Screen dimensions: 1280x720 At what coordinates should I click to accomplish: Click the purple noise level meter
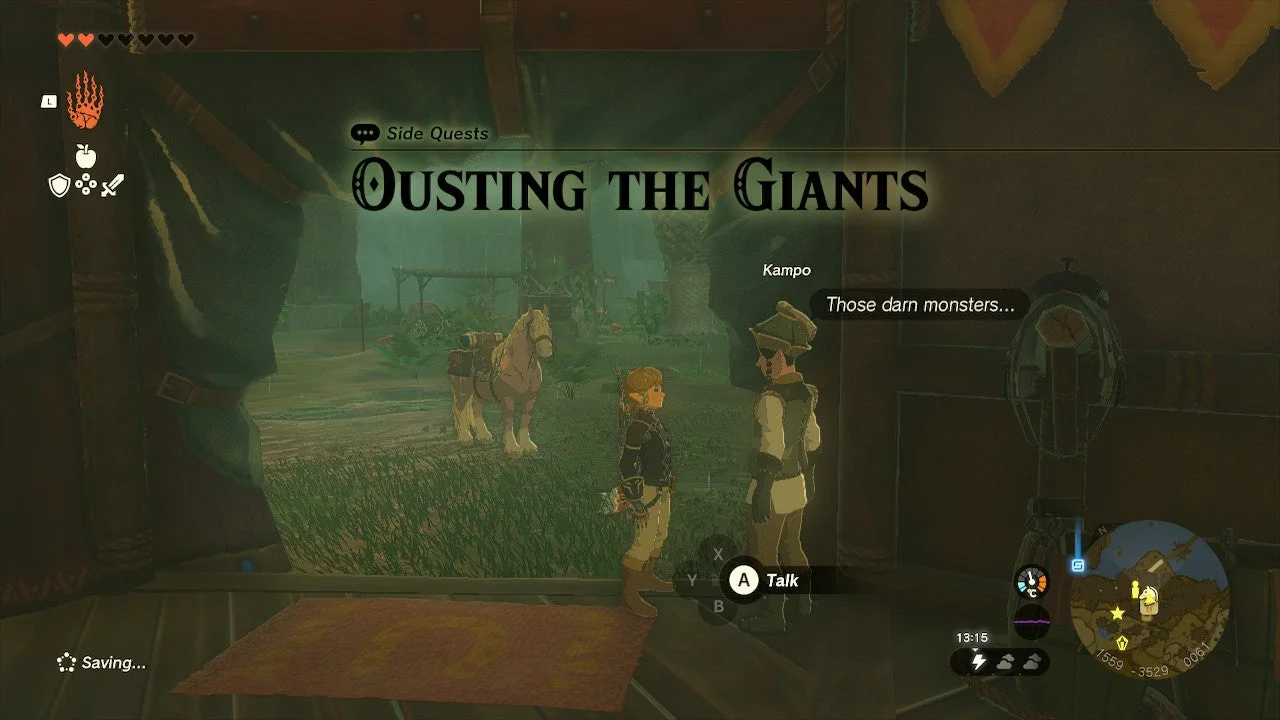[x=1031, y=622]
